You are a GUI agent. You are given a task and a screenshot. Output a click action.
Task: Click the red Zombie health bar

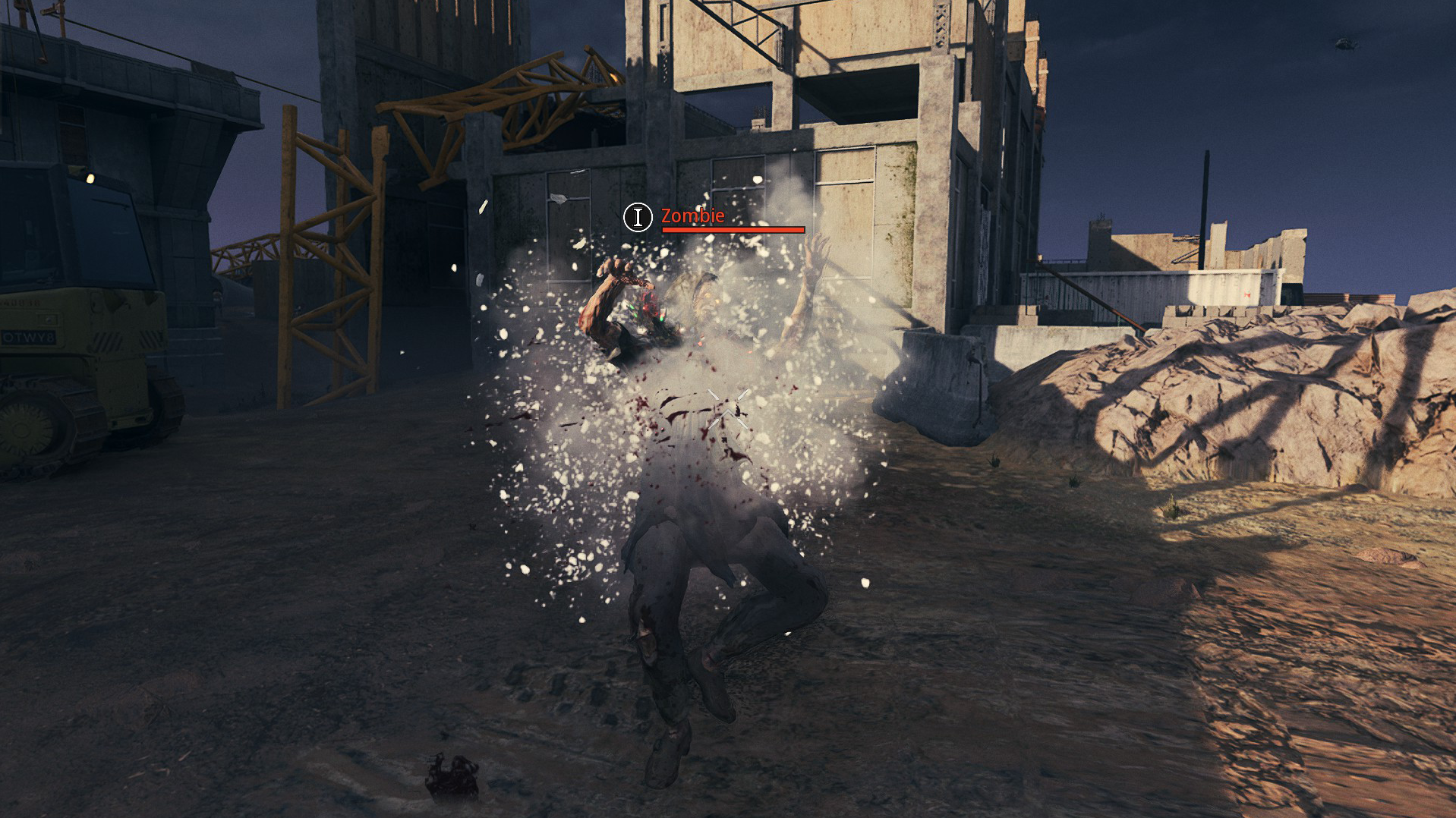pos(733,229)
